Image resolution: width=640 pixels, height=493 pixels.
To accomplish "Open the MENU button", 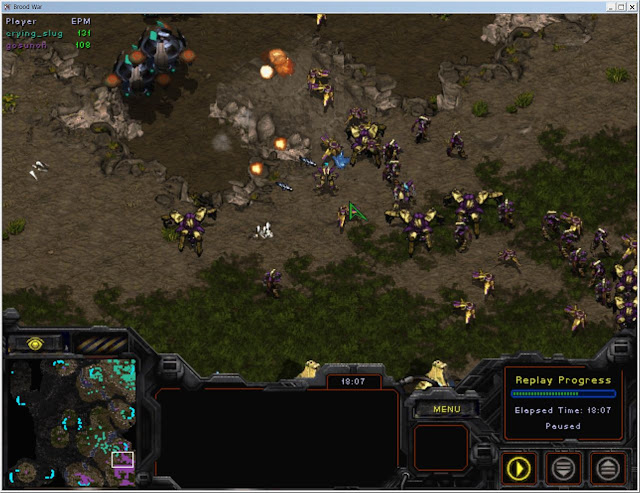I will (447, 408).
